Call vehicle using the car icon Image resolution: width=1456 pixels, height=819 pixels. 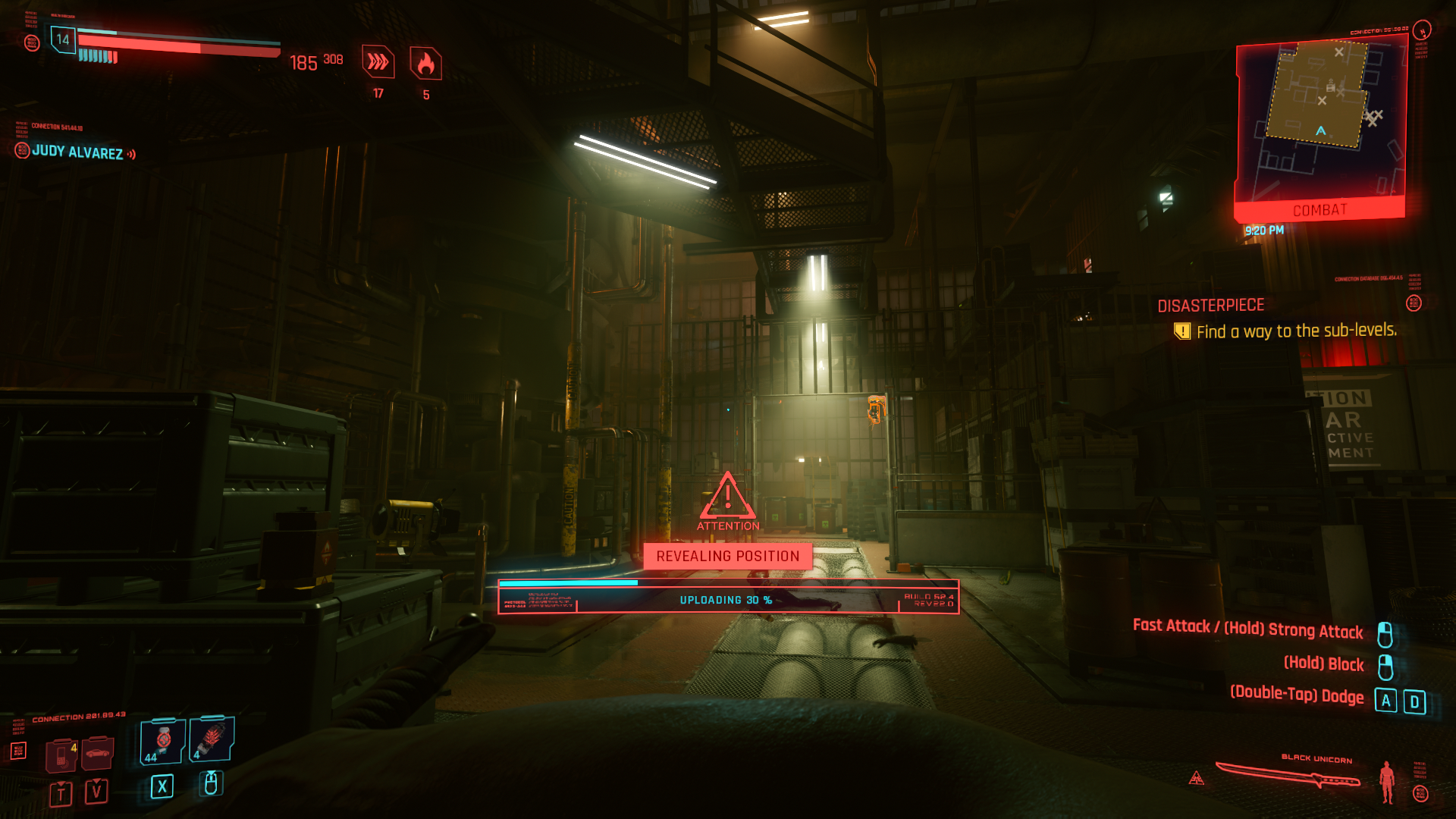(97, 753)
